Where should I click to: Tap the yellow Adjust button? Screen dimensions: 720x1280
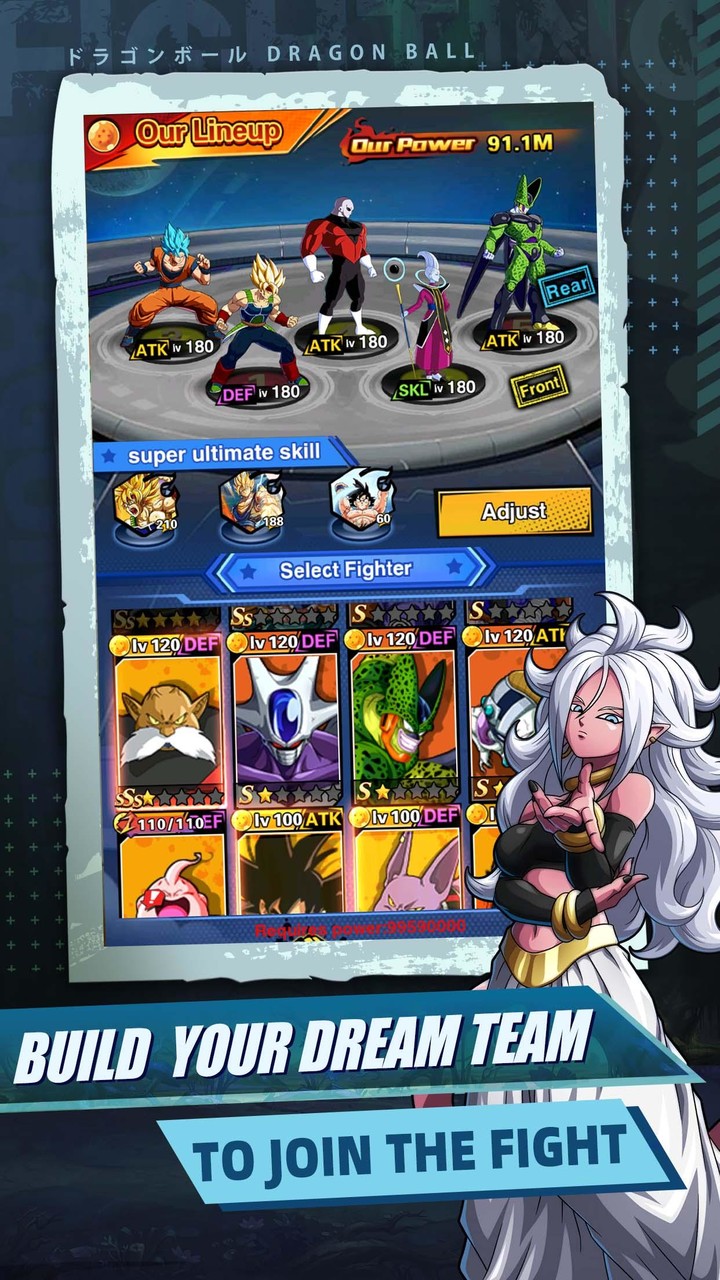point(514,512)
